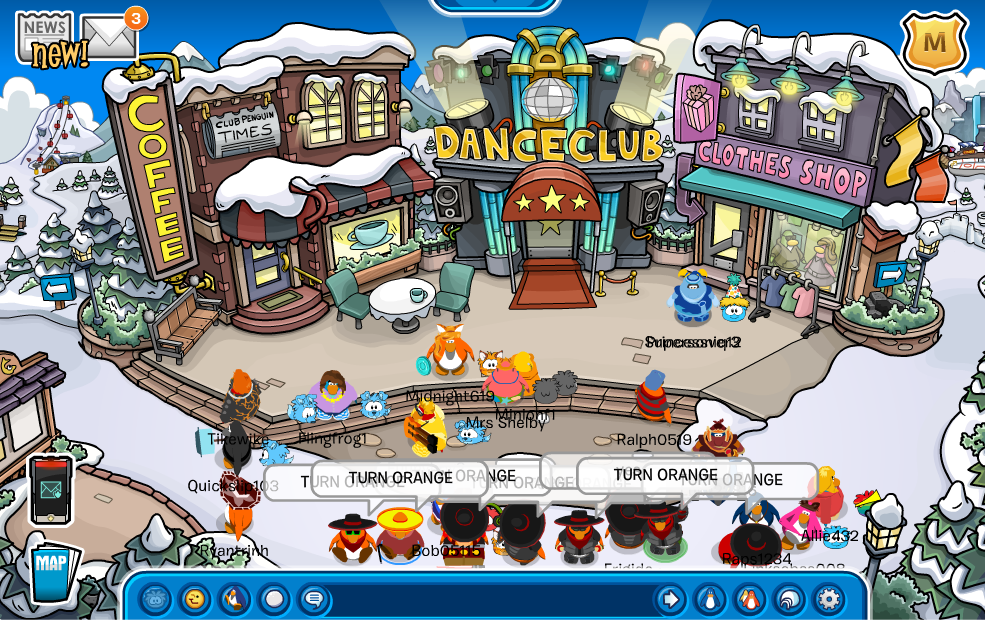Go to your igloo
This screenshot has height=625, width=985.
[789, 599]
